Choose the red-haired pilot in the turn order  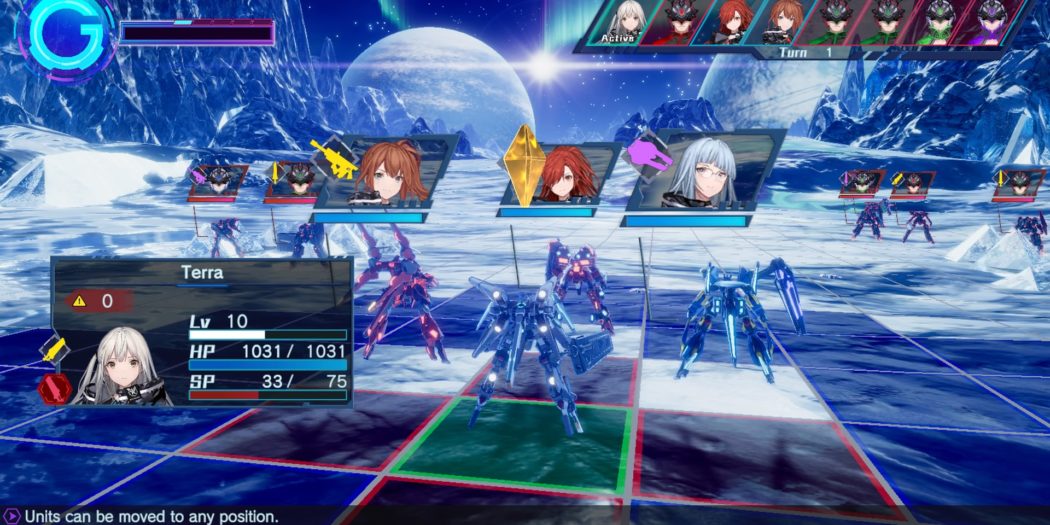[733, 22]
